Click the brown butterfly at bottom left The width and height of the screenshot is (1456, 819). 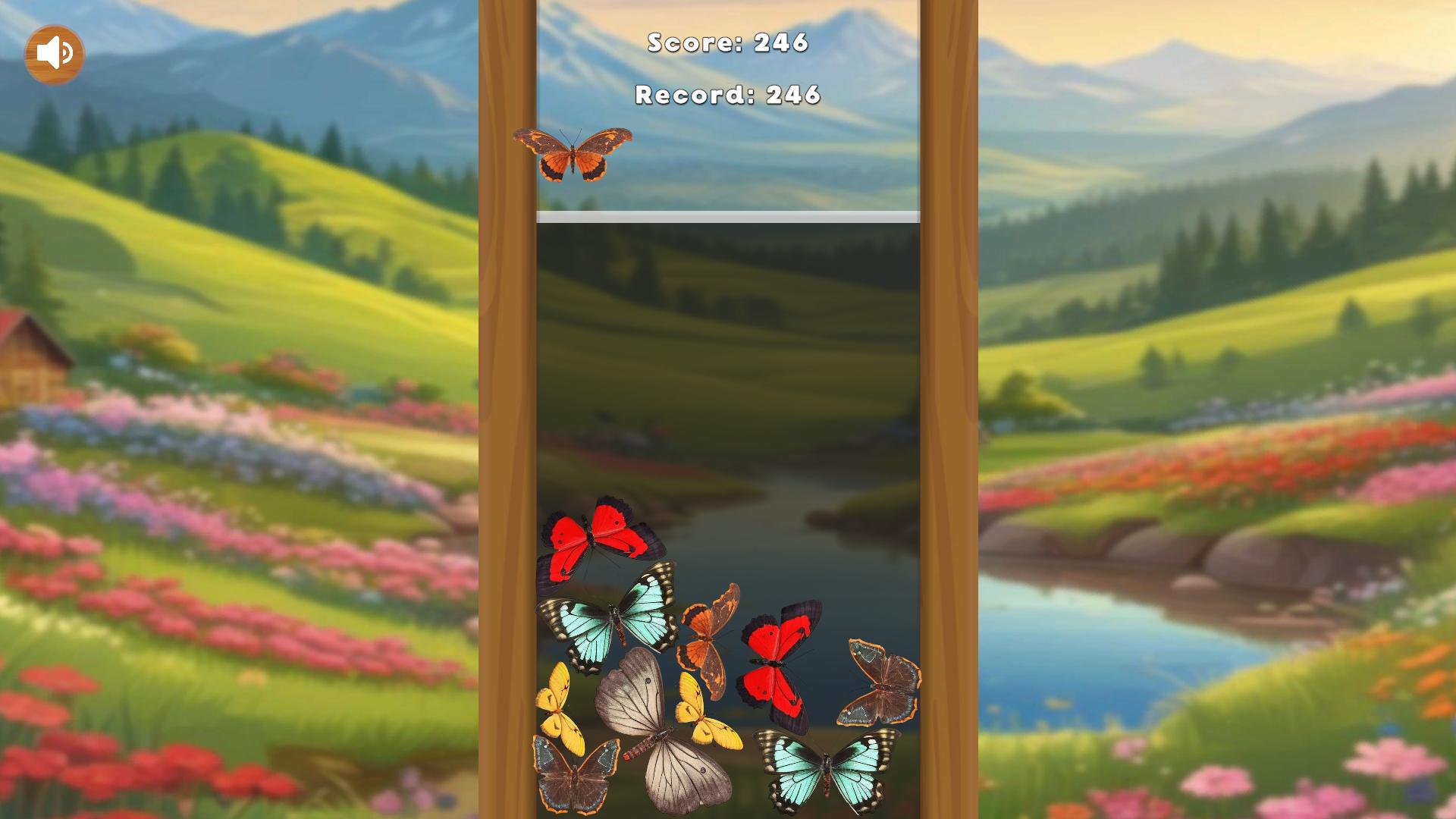576,773
